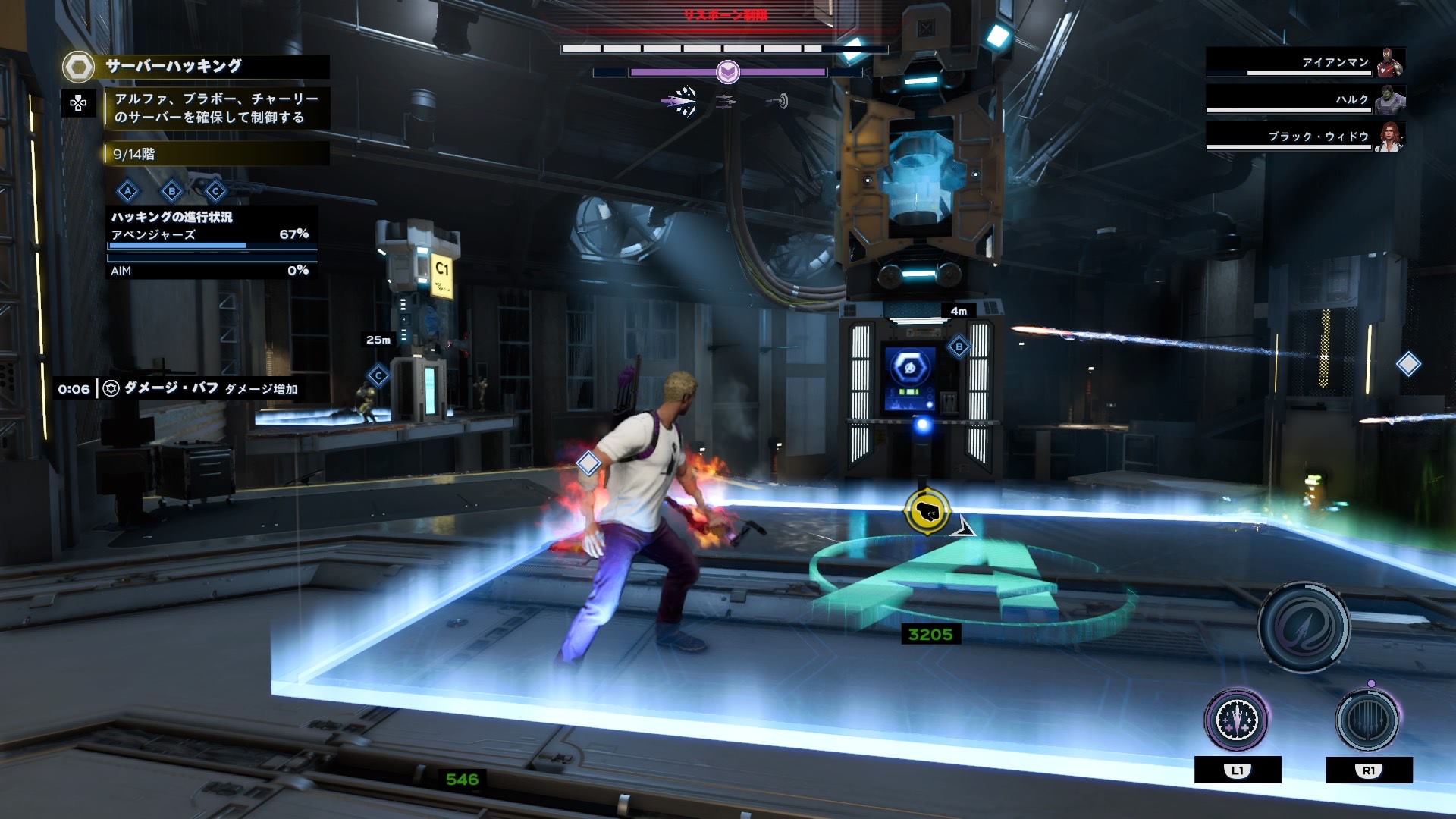Viewport: 1456px width, 819px height.
Task: Select teammate アイアンマン in the squad list
Action: 1304,63
